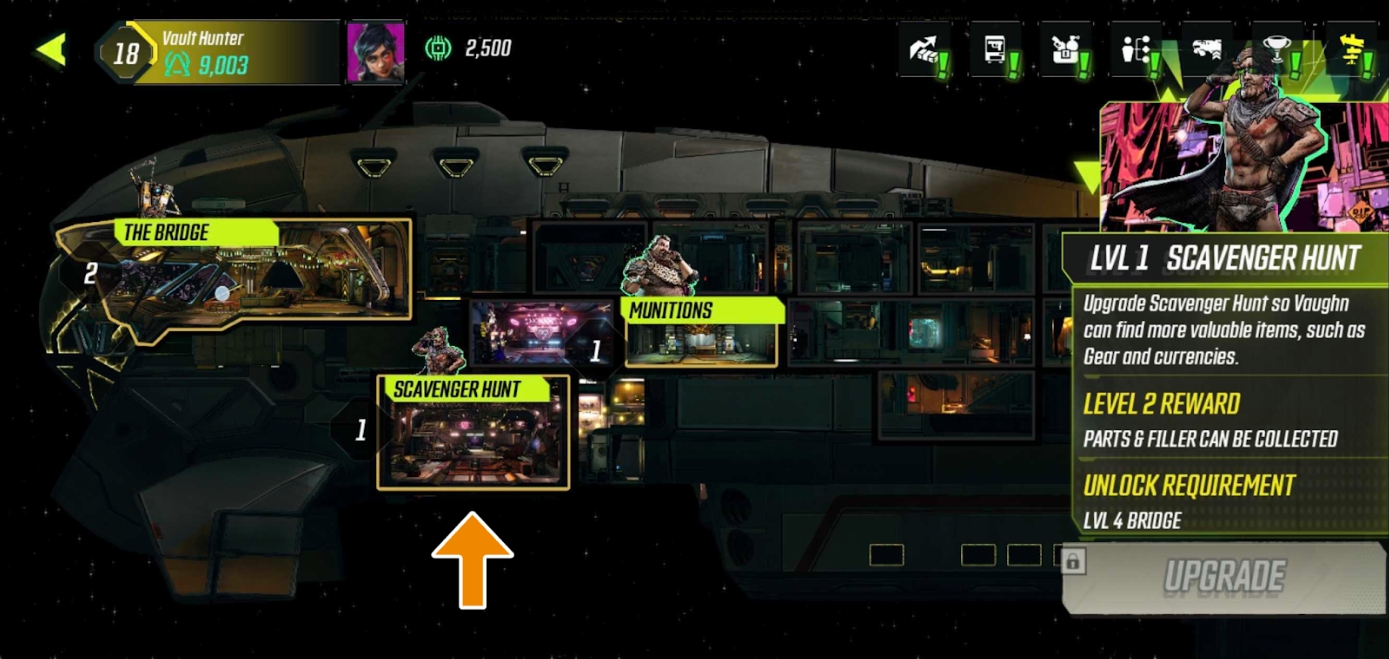This screenshot has width=1389, height=659.
Task: Tap the character portrait avatar
Action: tap(375, 52)
